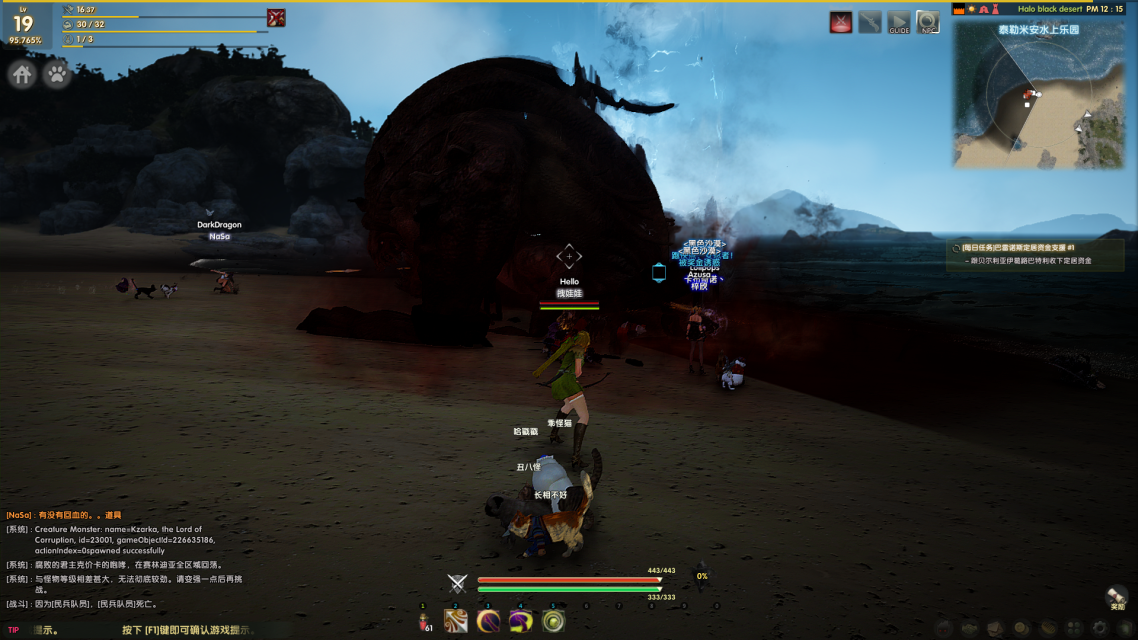This screenshot has width=1138, height=640.
Task: Activate the purple and yellow swirl skill in slot 4
Action: click(x=520, y=622)
